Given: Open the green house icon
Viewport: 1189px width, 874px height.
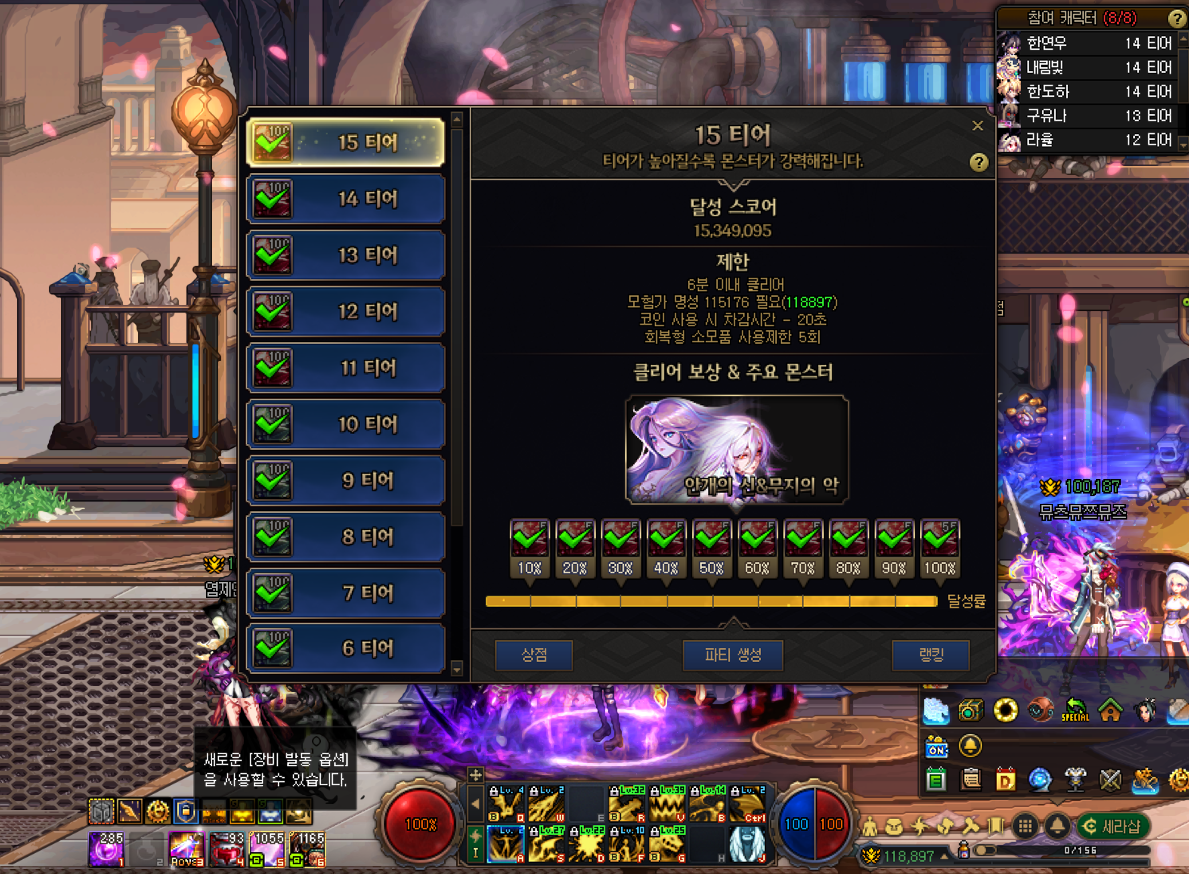Looking at the screenshot, I should [1110, 710].
